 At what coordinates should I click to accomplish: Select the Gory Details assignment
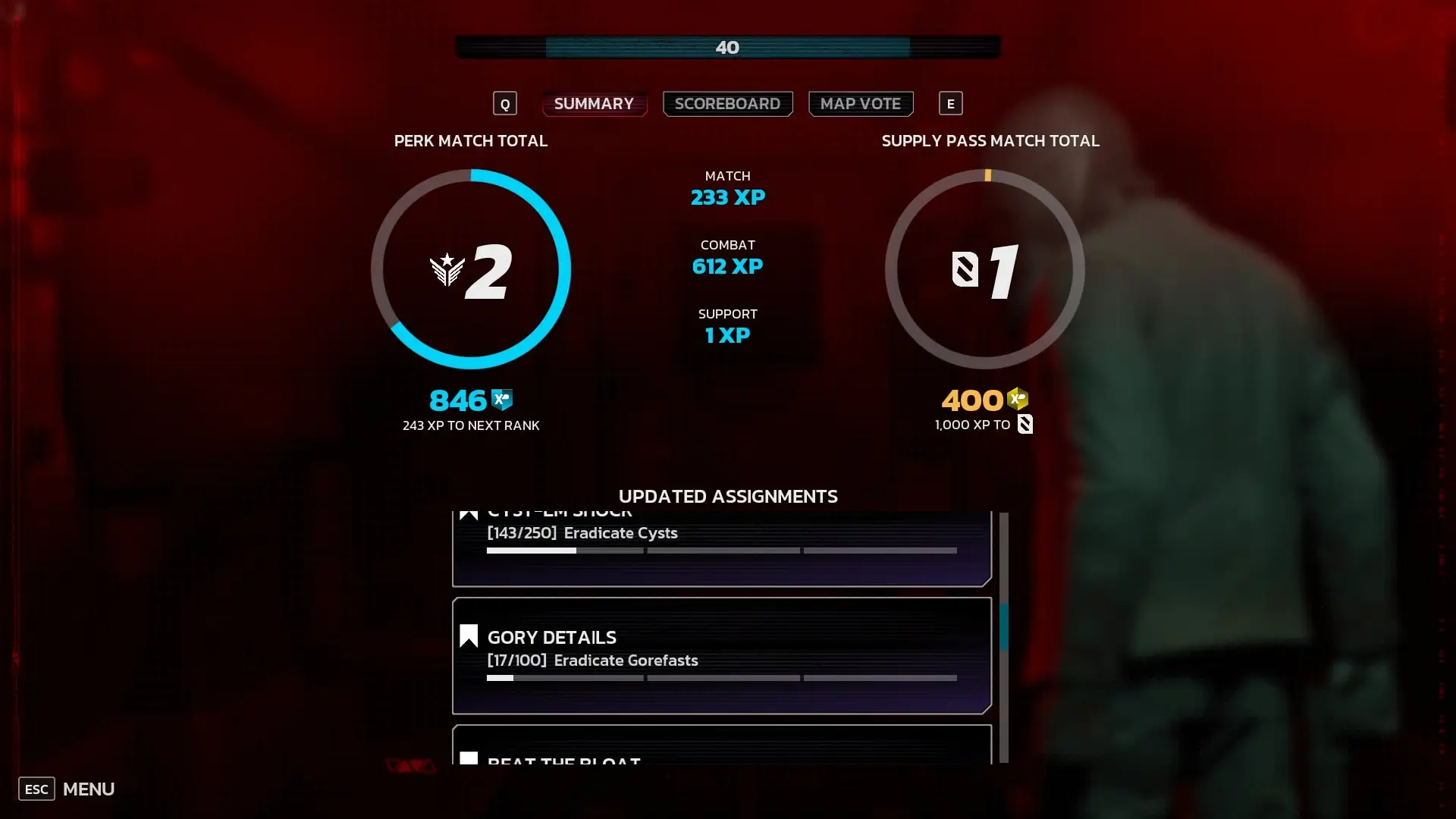(x=721, y=655)
